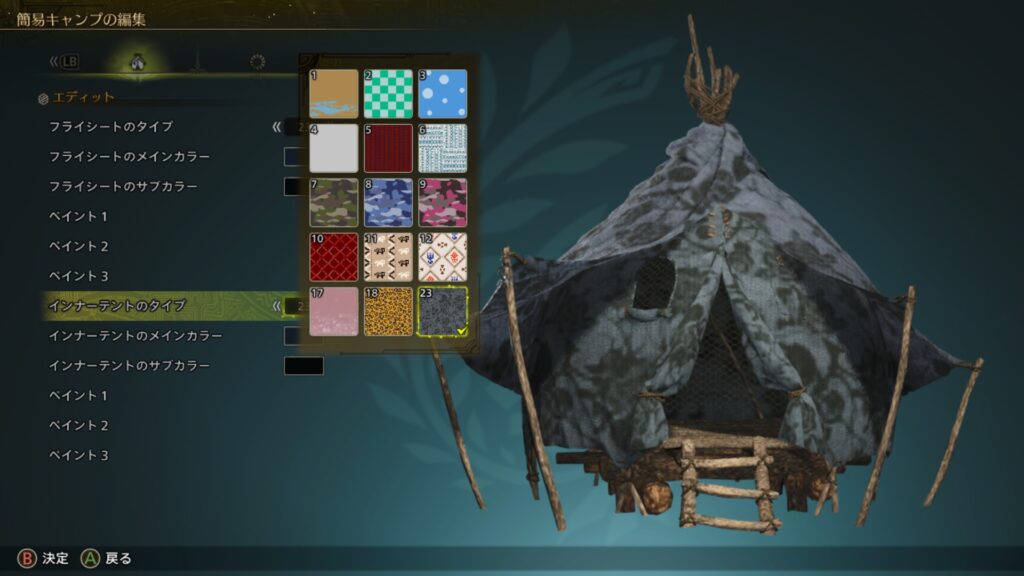Pick the pink camouflage pattern 9
The width and height of the screenshot is (1024, 576).
(x=442, y=203)
